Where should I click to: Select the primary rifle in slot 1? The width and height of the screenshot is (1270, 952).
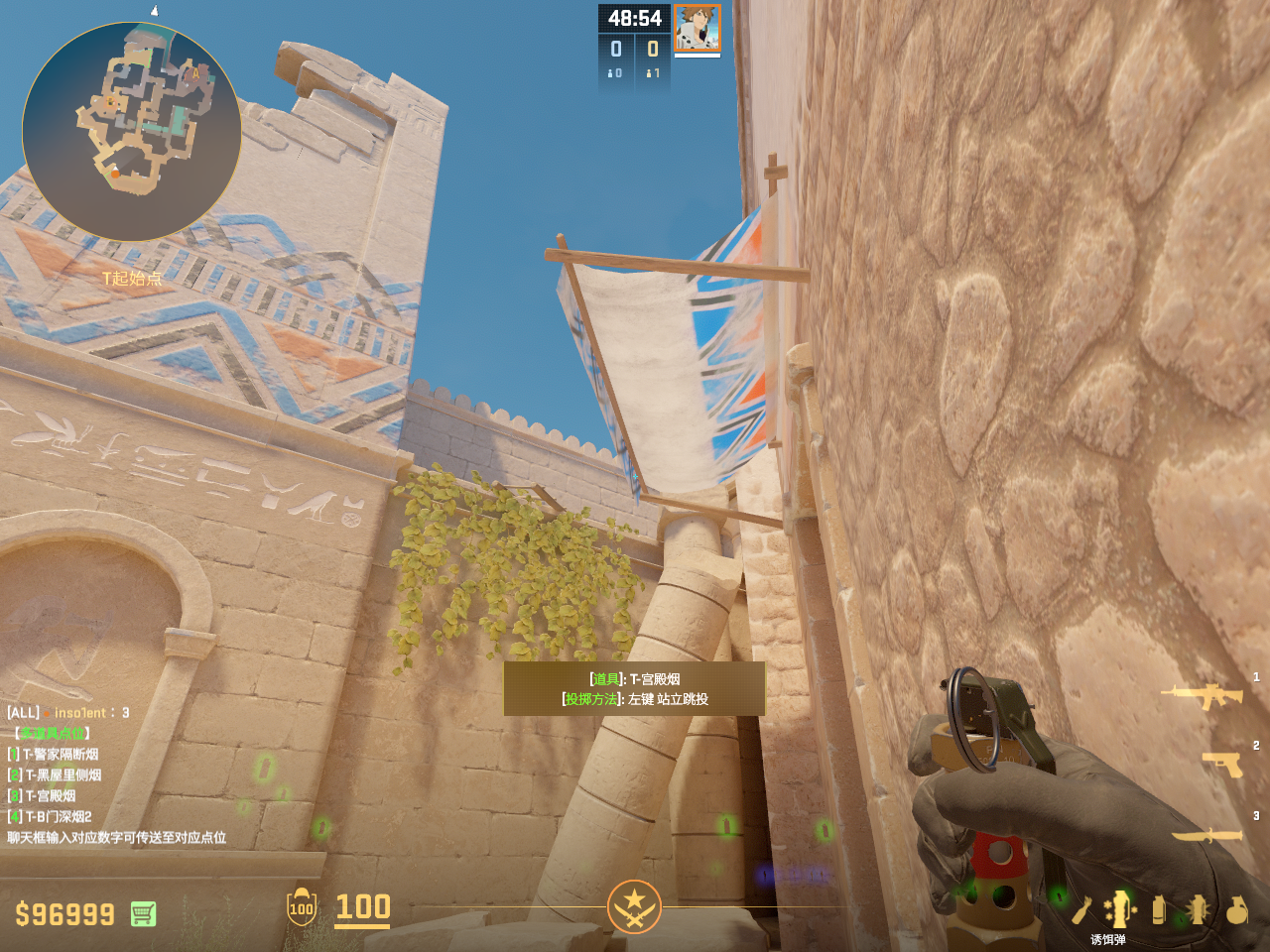pyautogui.click(x=1206, y=695)
